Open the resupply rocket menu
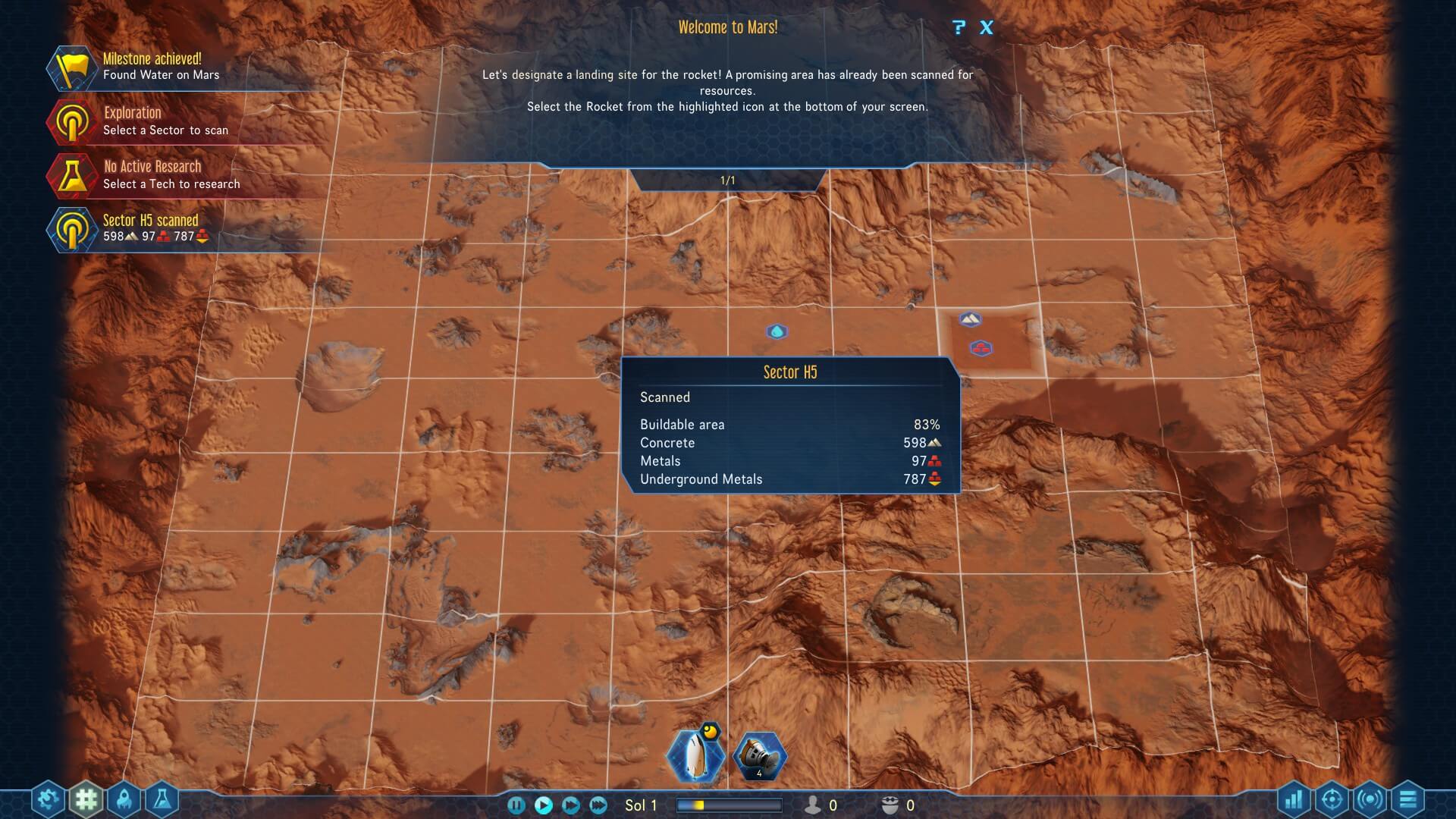This screenshot has height=819, width=1456. pyautogui.click(x=124, y=799)
